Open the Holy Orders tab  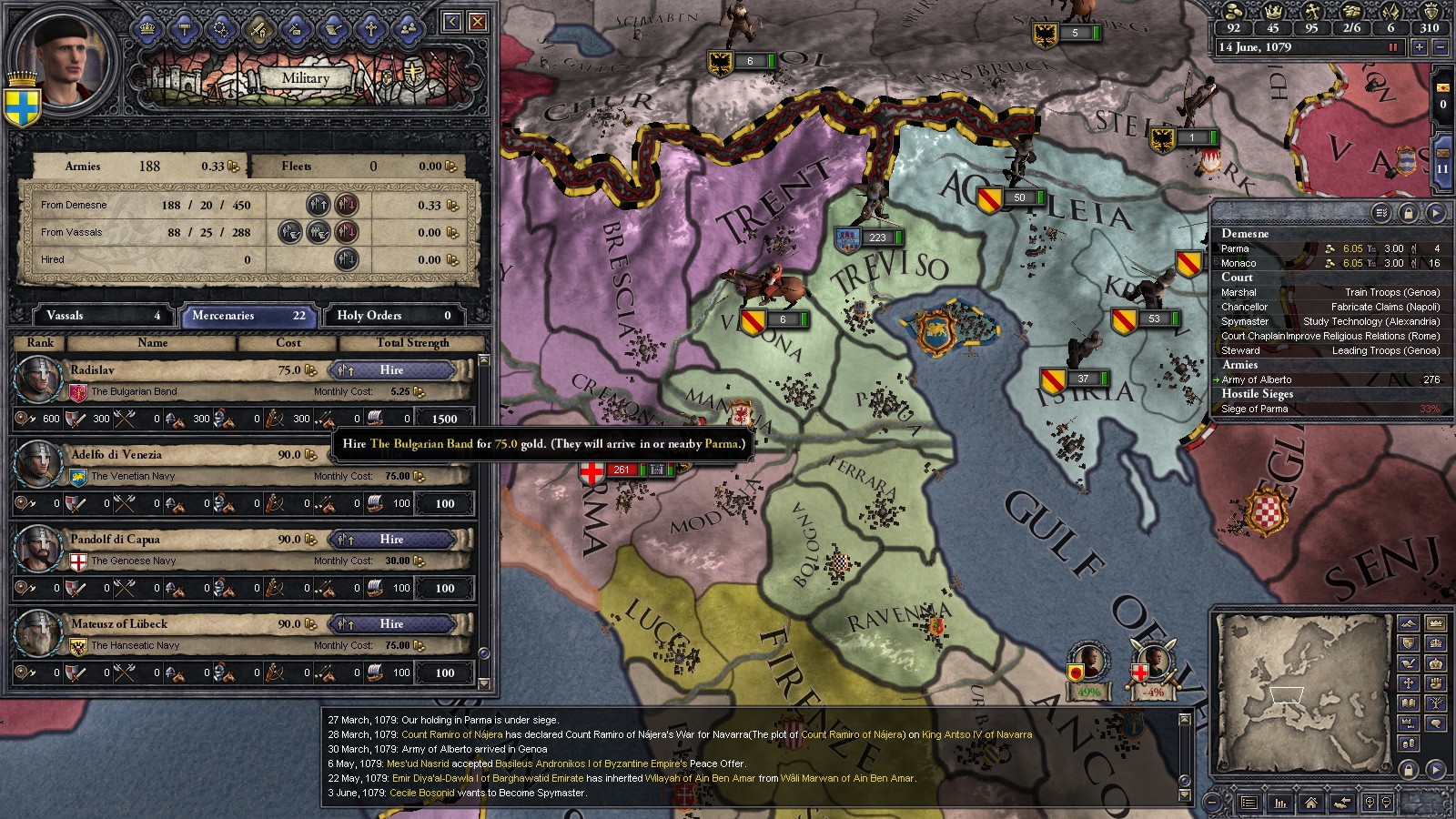point(393,316)
